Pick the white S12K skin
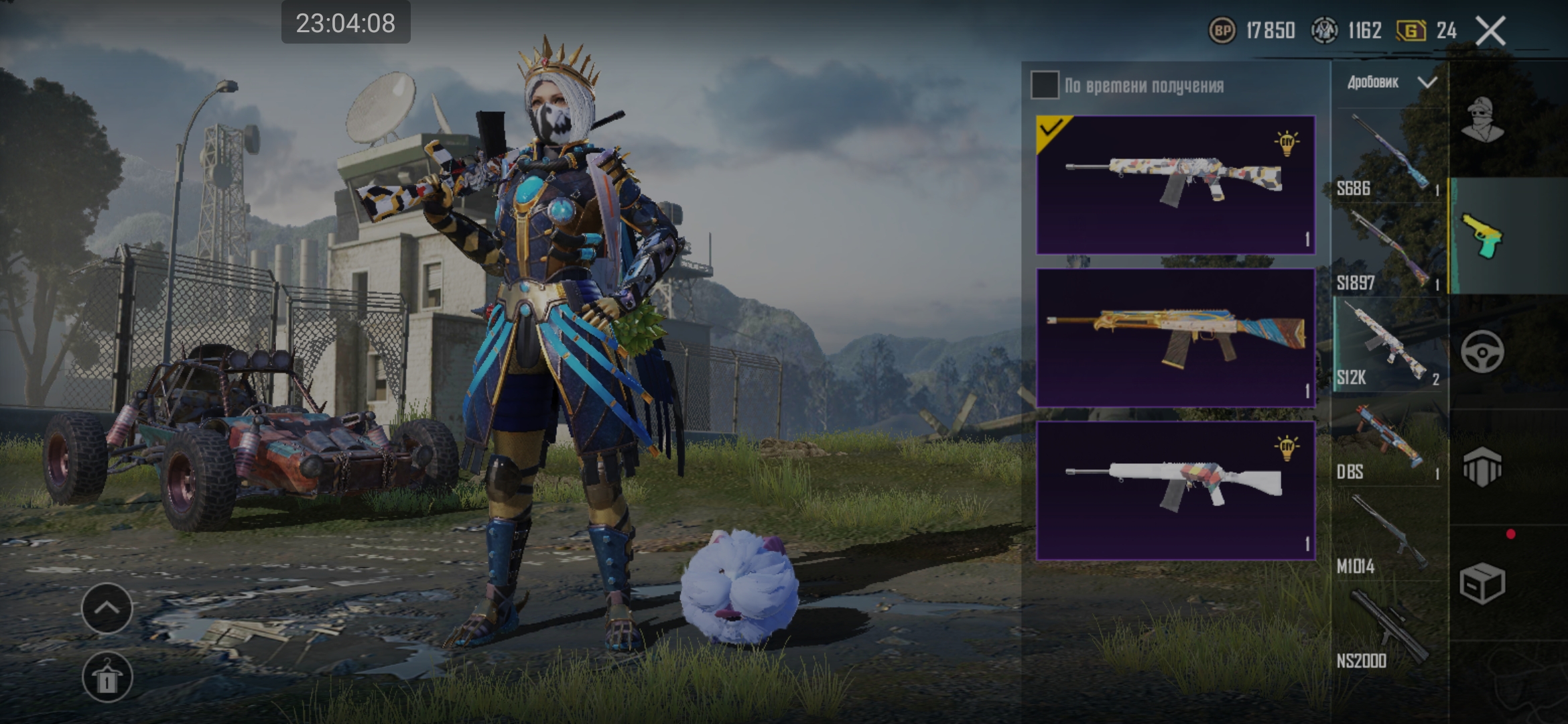This screenshot has width=1568, height=724. click(1175, 490)
